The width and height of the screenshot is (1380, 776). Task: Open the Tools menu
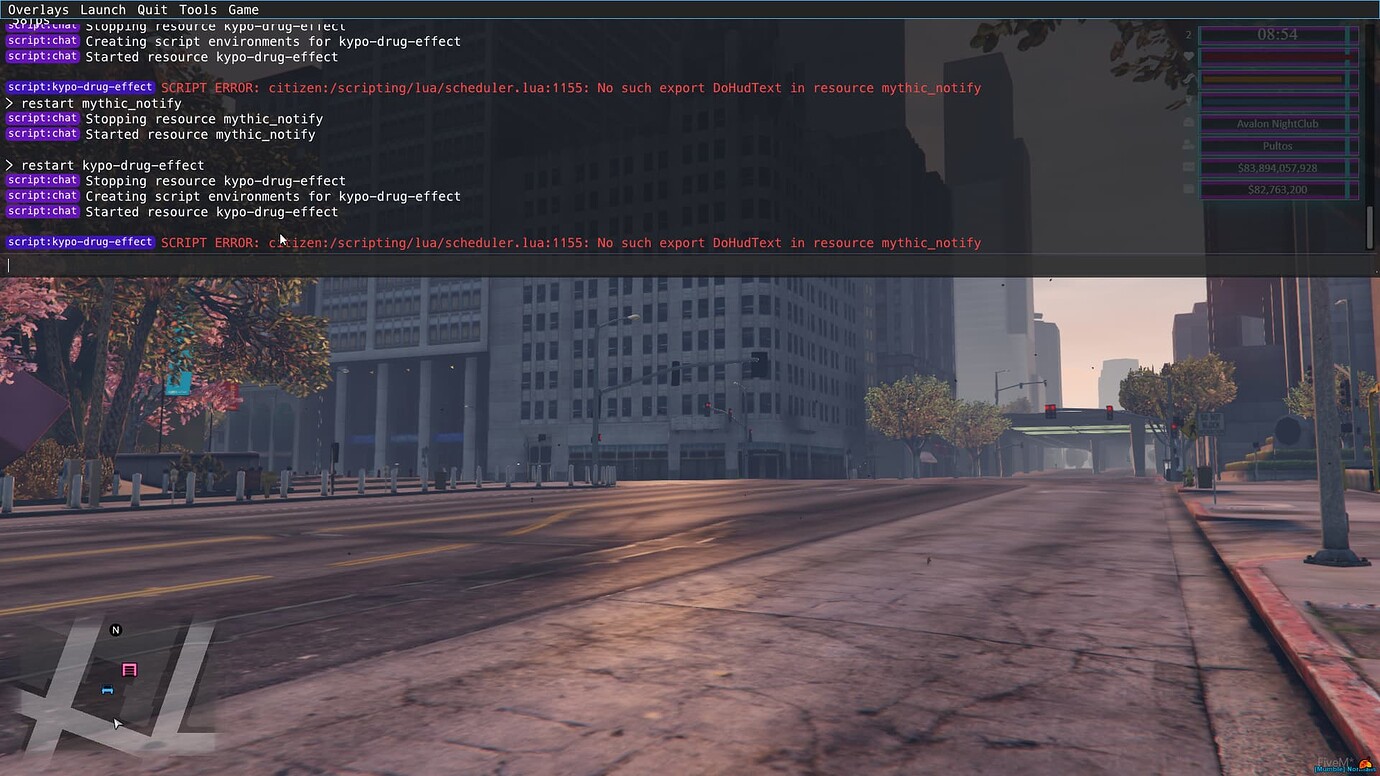click(x=197, y=9)
